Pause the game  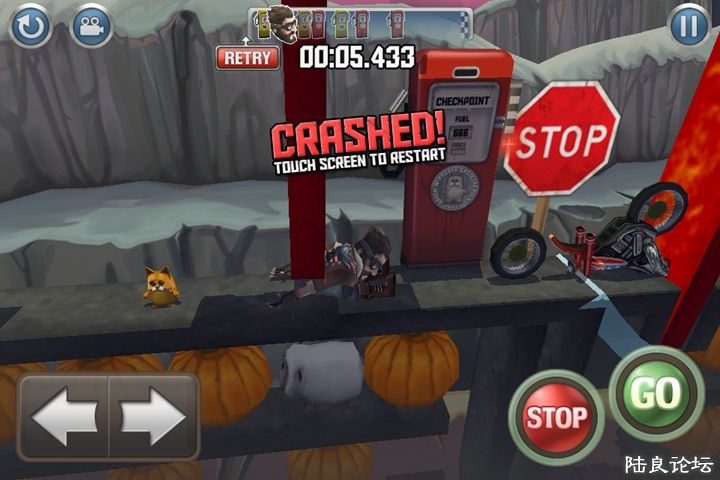tap(688, 25)
